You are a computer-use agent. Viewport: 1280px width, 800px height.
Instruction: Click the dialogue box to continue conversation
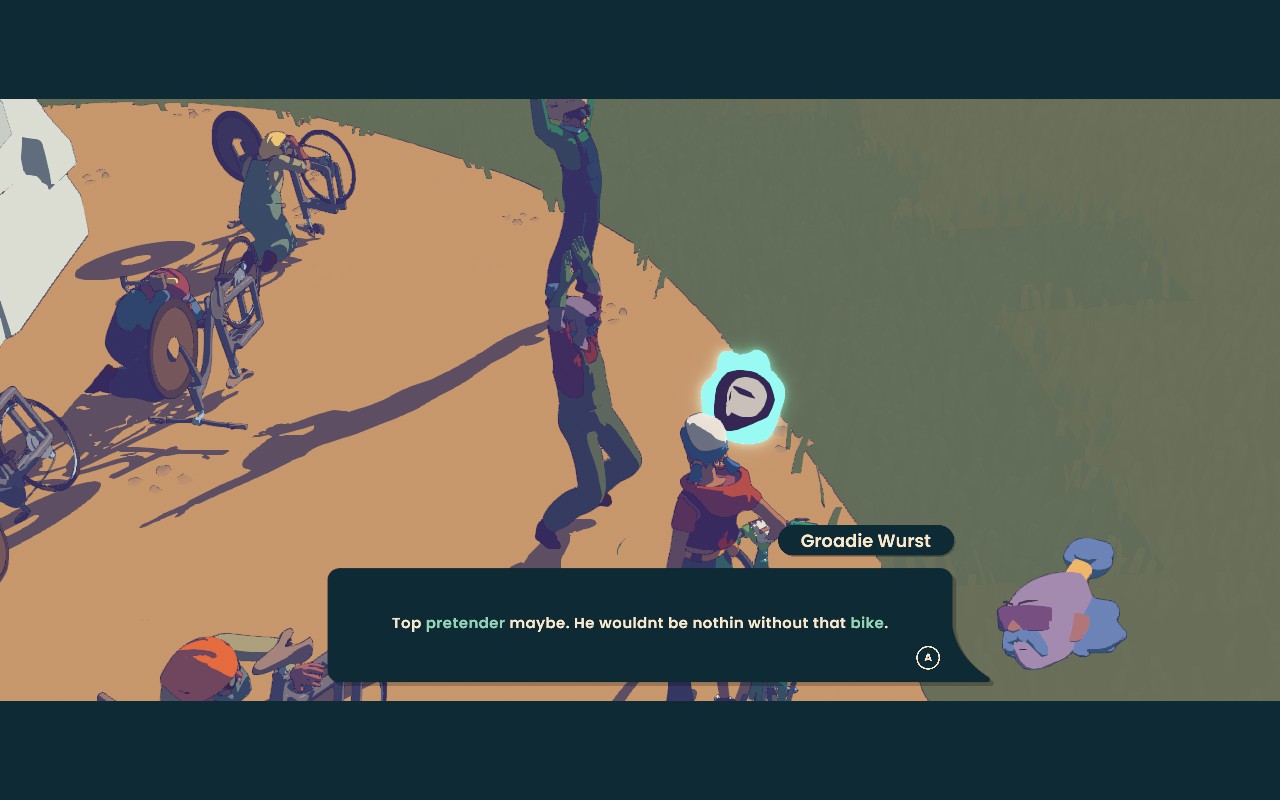click(x=640, y=624)
